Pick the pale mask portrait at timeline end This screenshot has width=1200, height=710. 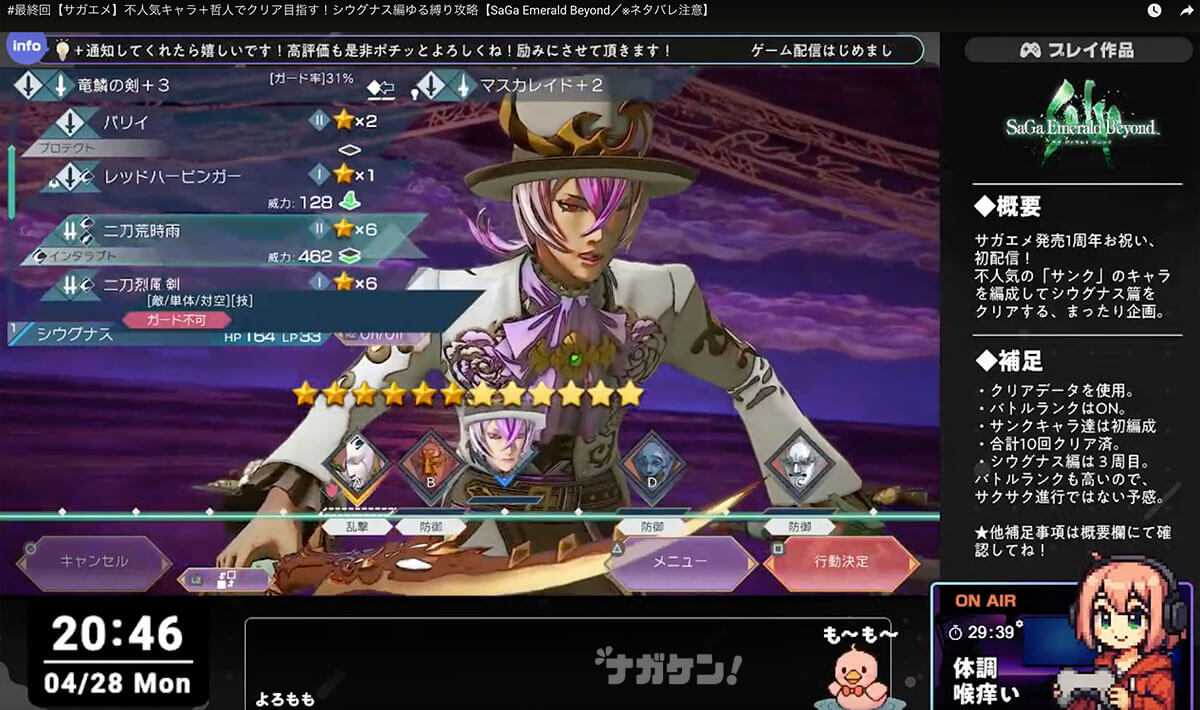(800, 464)
